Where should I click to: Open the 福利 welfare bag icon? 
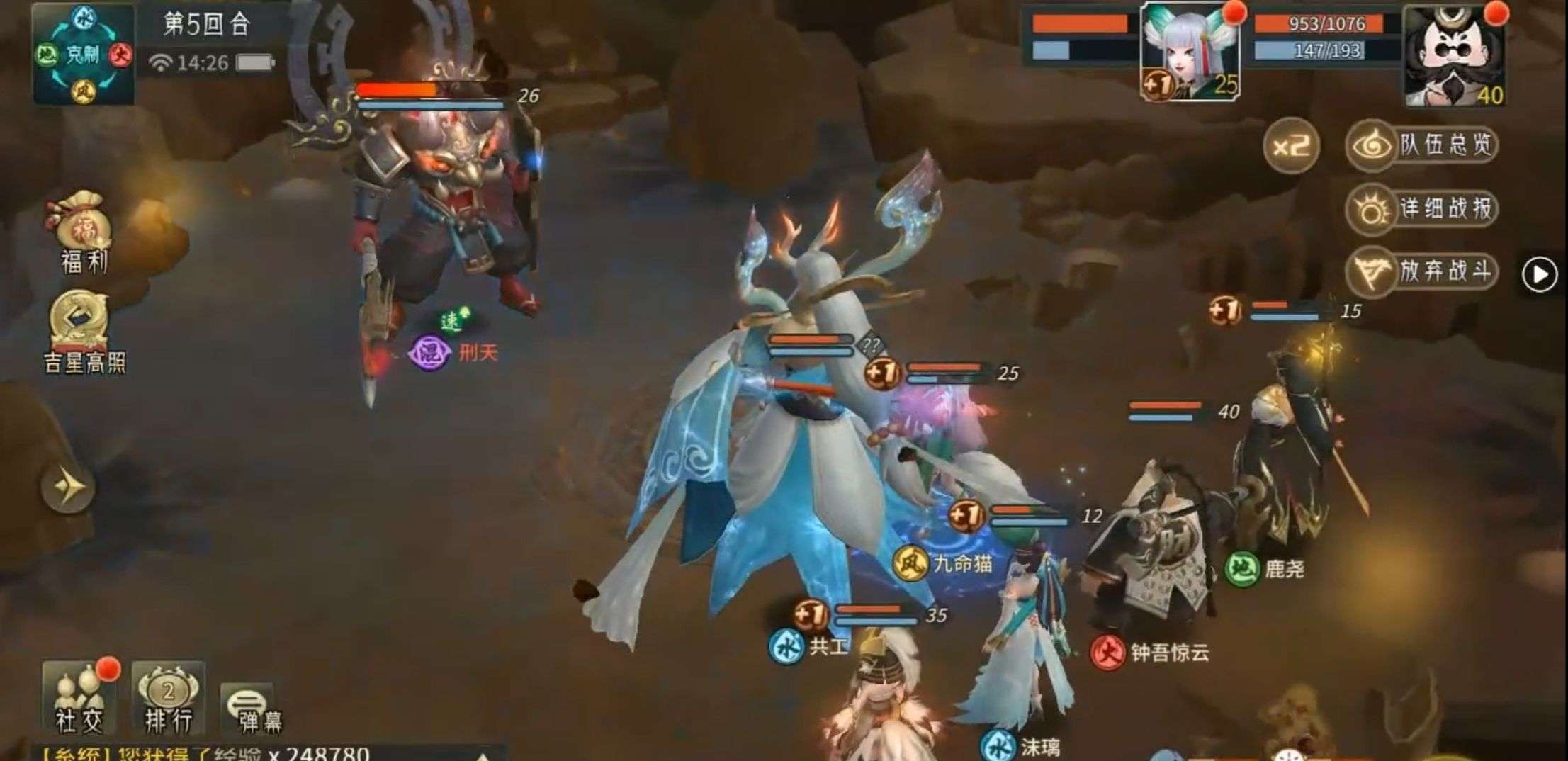click(84, 232)
